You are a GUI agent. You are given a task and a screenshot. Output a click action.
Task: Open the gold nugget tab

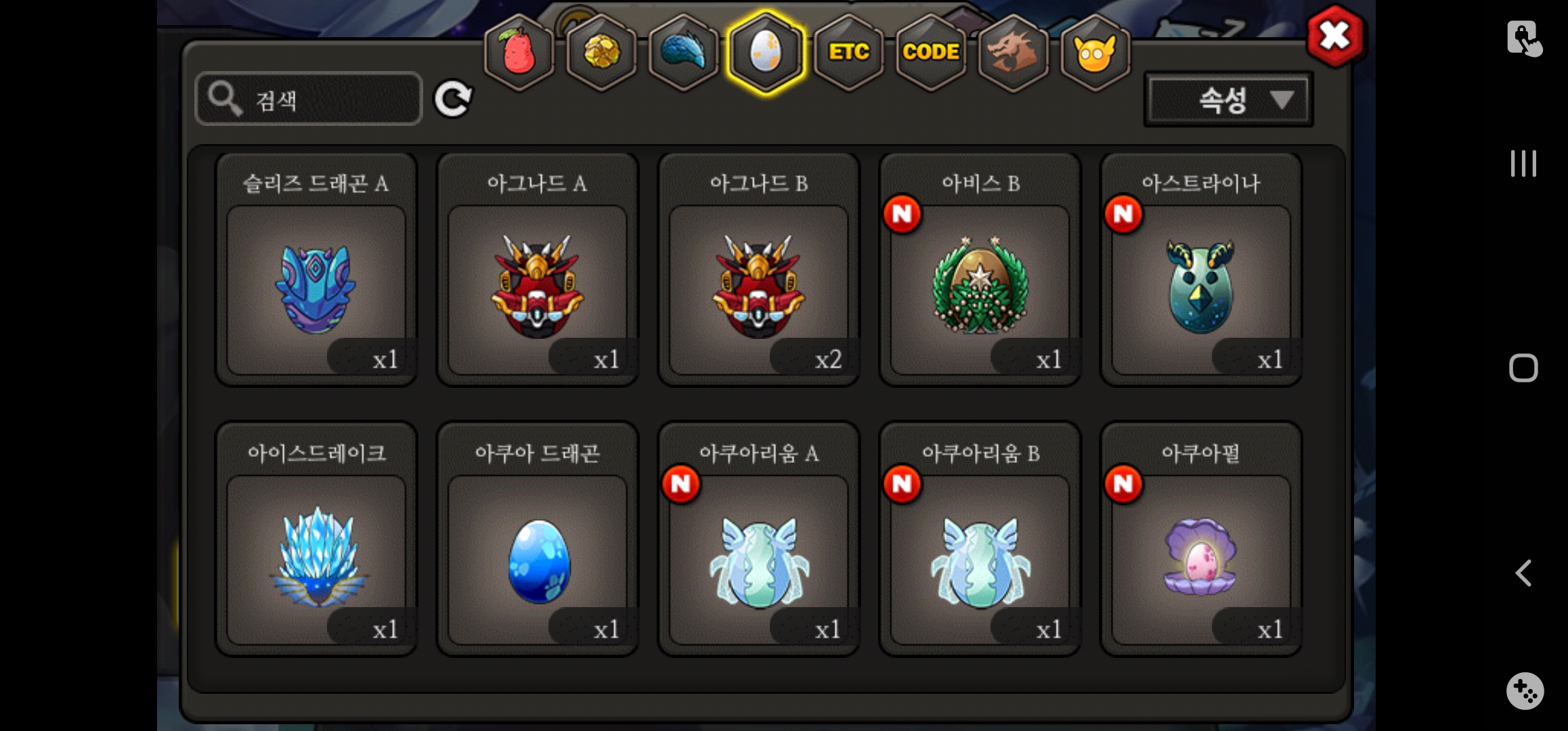(x=601, y=52)
